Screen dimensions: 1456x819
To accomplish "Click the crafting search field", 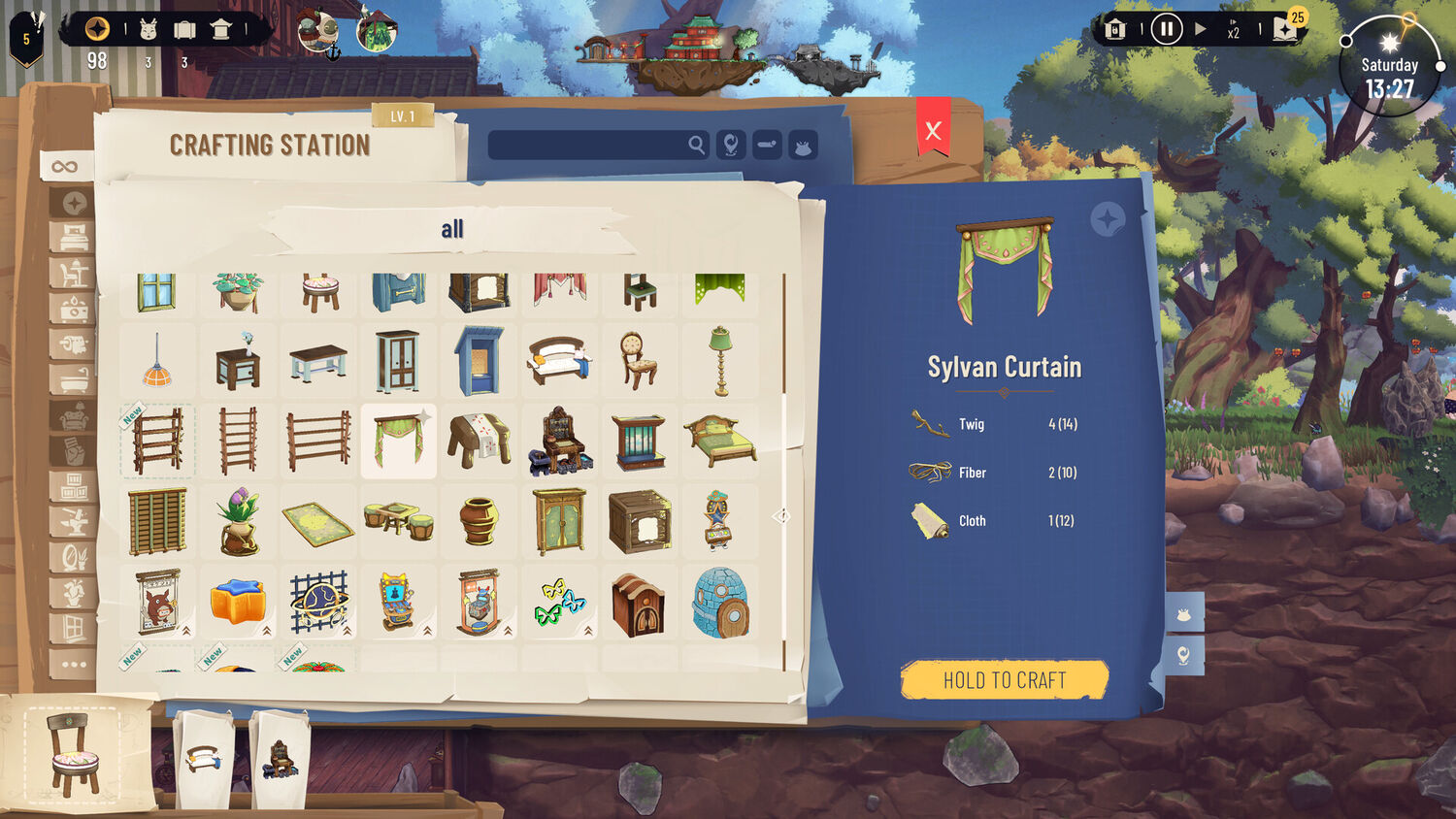I will click(x=587, y=146).
